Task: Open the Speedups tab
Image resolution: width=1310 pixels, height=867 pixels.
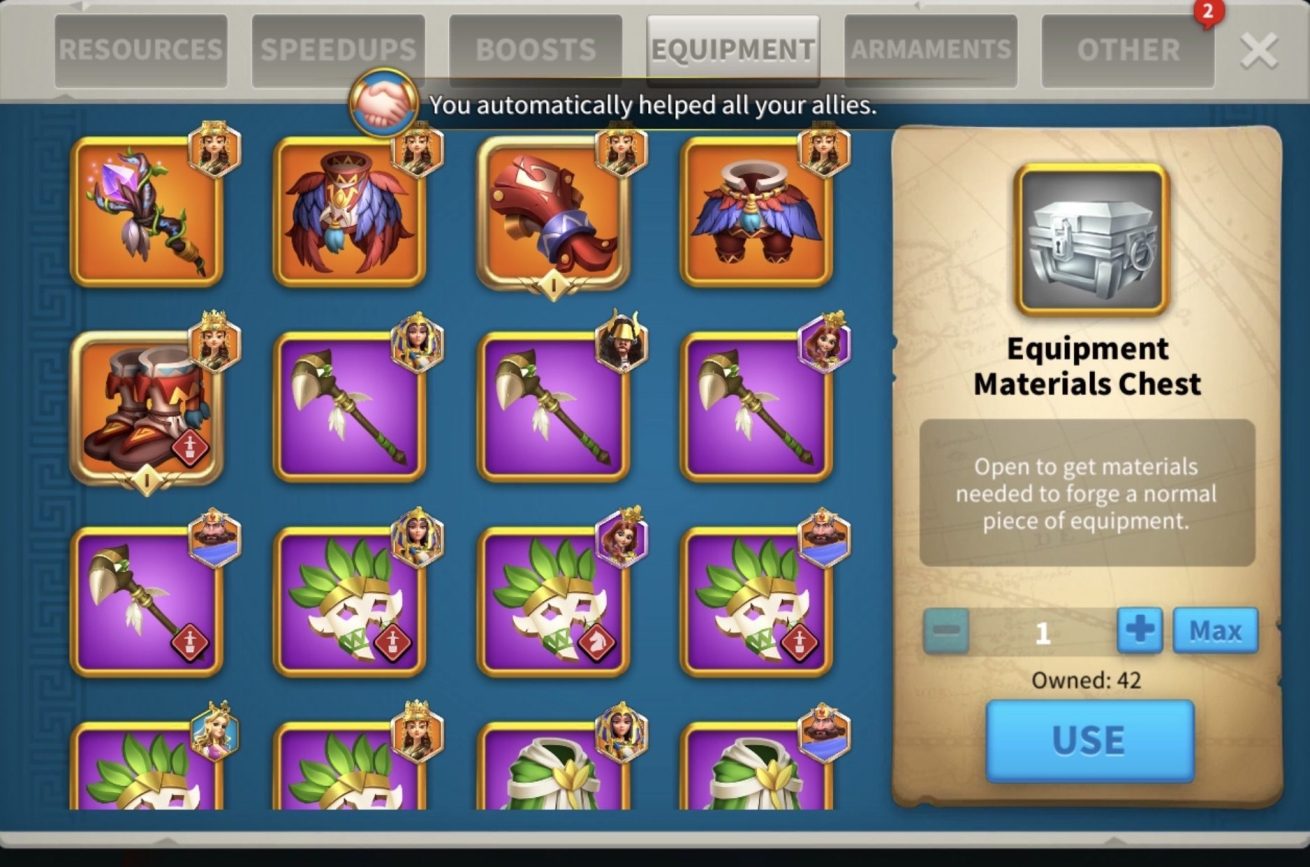Action: click(338, 50)
